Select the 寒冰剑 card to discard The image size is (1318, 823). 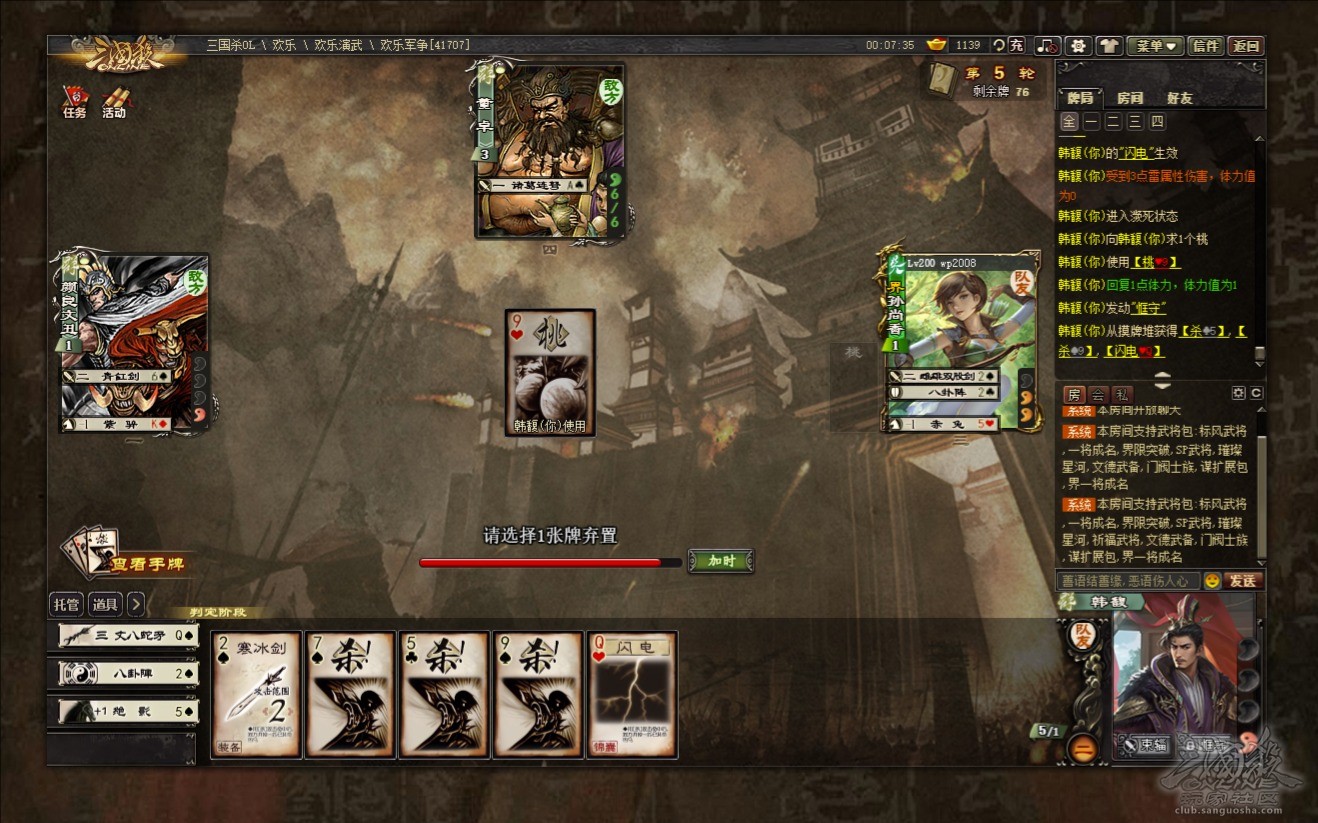(256, 694)
